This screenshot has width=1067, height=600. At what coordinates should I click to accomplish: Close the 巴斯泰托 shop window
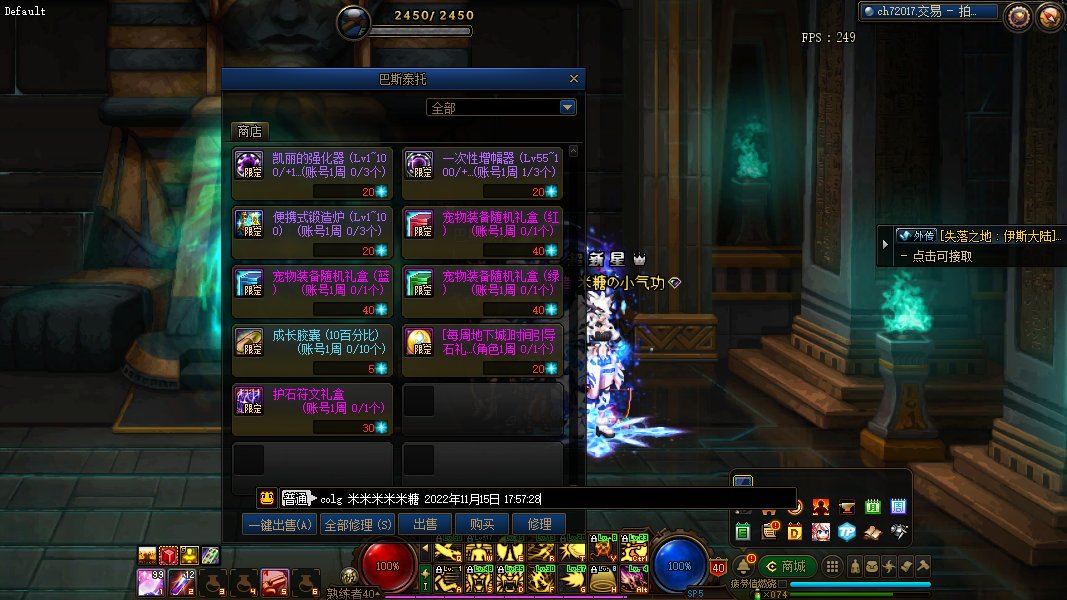pos(573,79)
